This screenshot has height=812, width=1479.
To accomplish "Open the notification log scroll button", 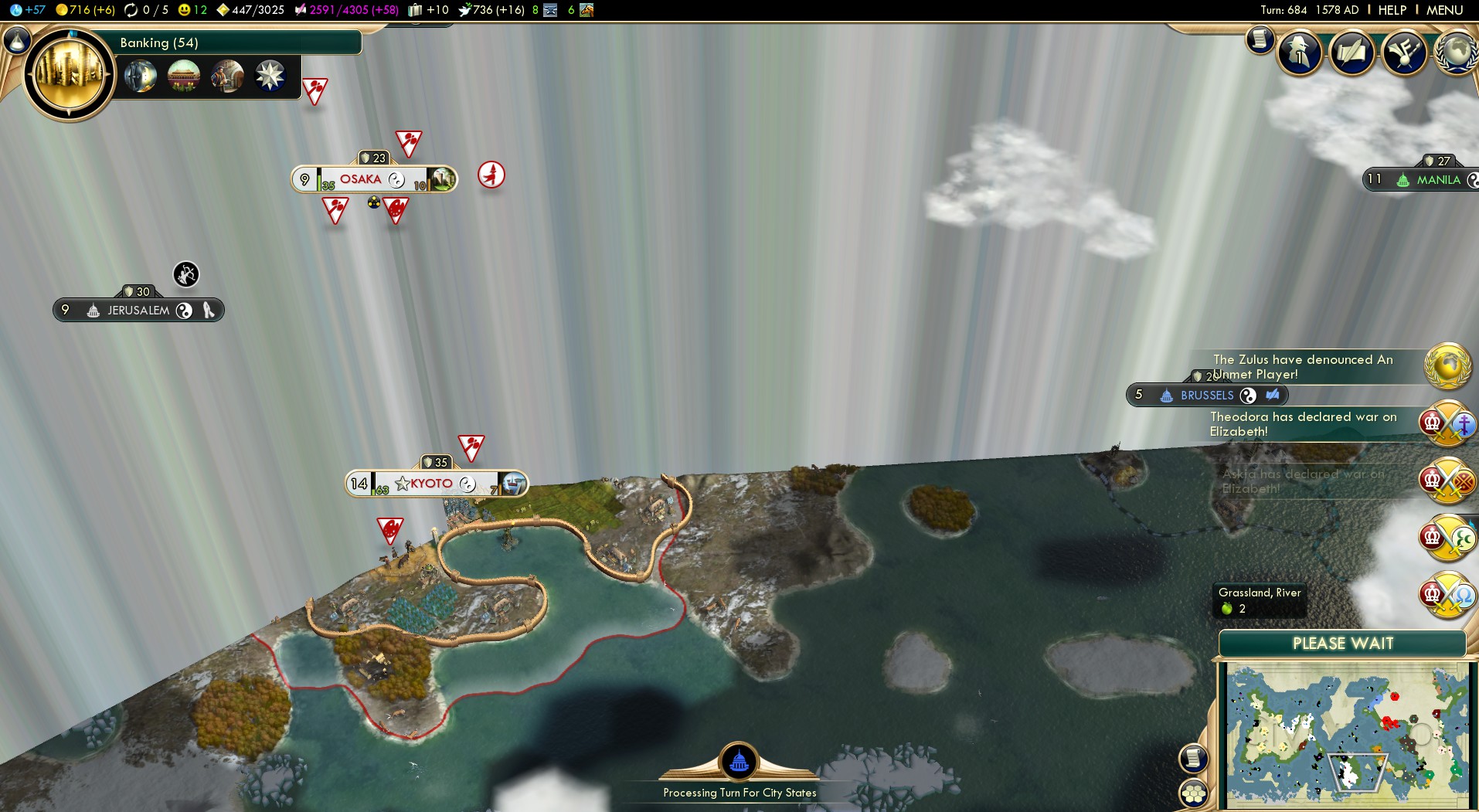I will (x=1260, y=39).
